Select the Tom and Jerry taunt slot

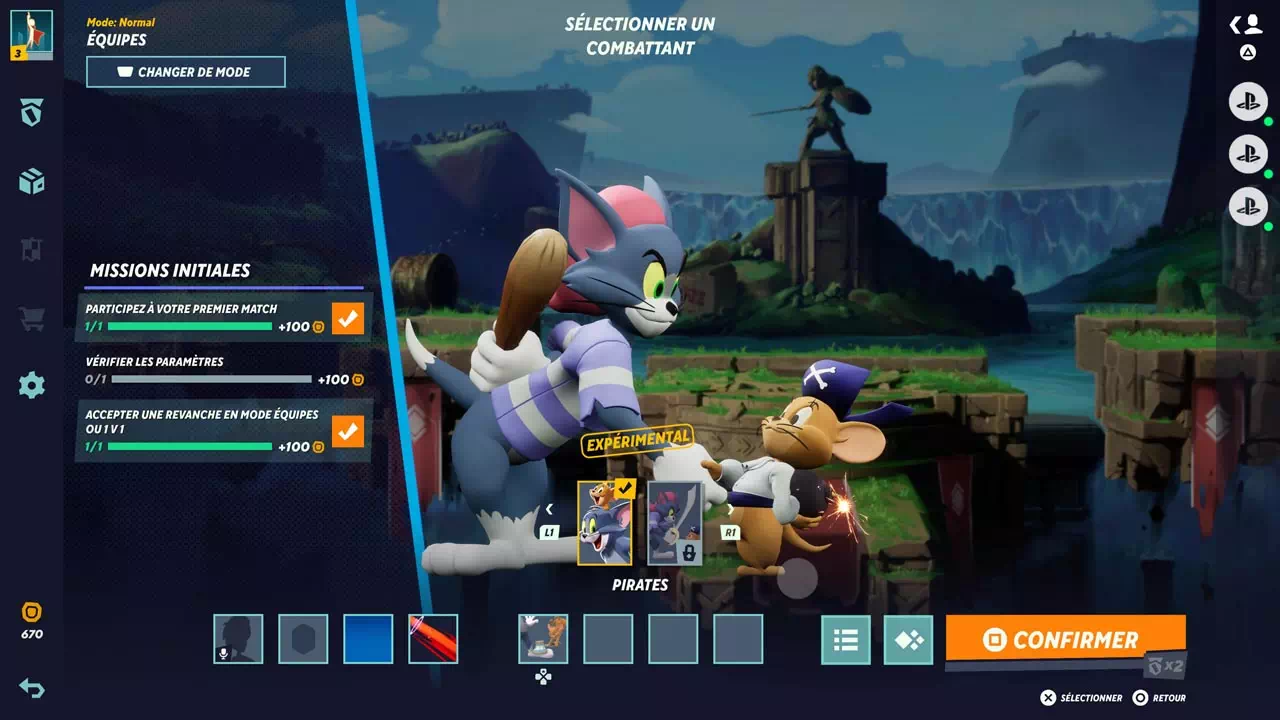tap(543, 639)
